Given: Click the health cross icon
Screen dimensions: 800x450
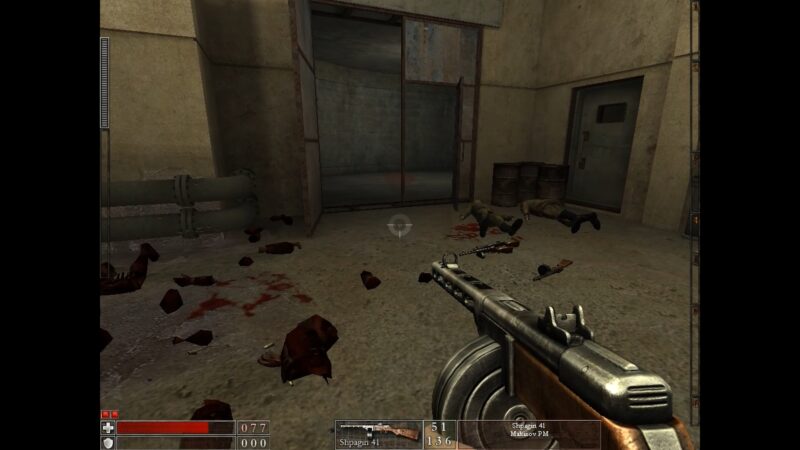Looking at the screenshot, I should coord(108,427).
